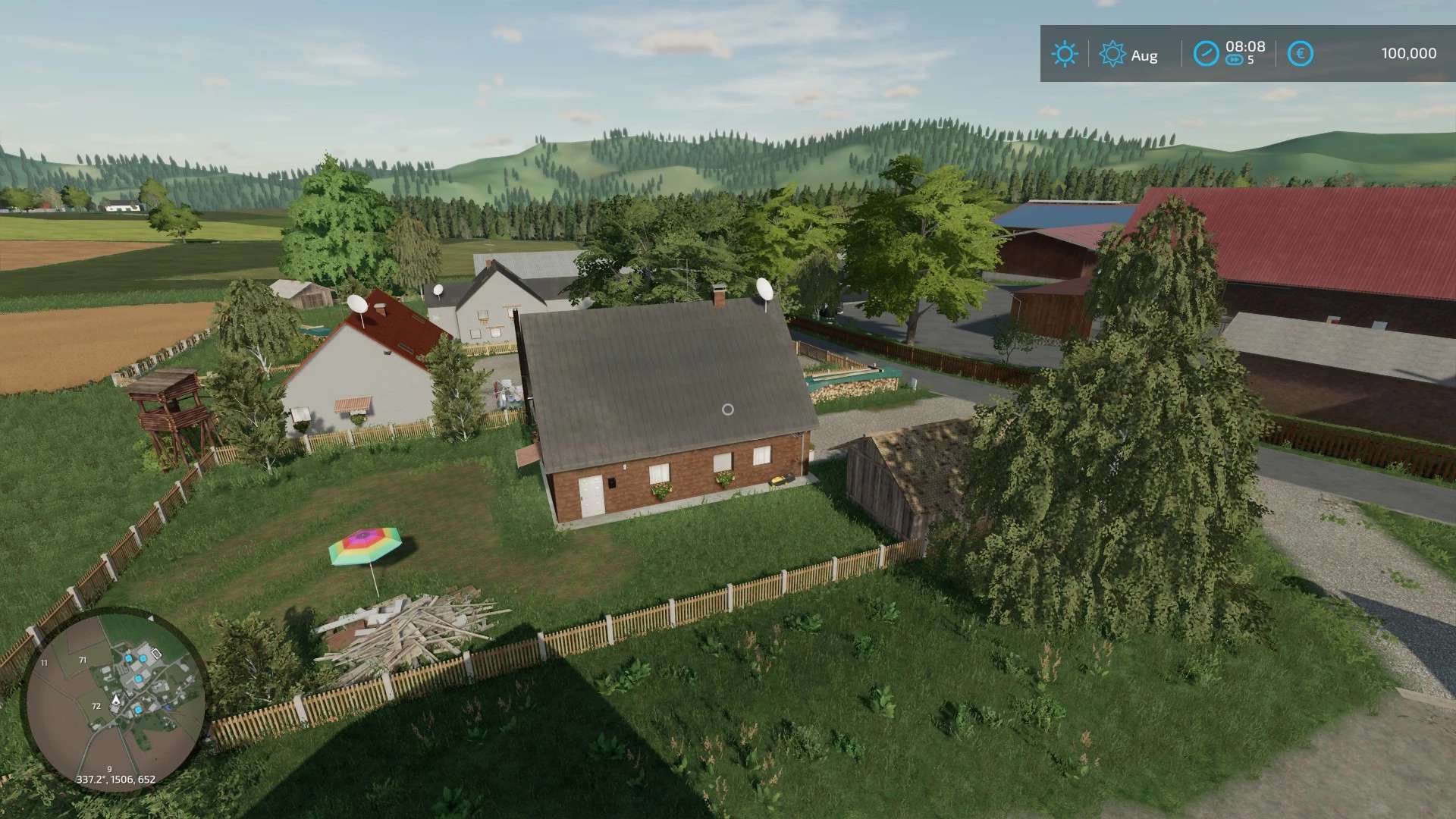Select the August season icon

(1112, 54)
